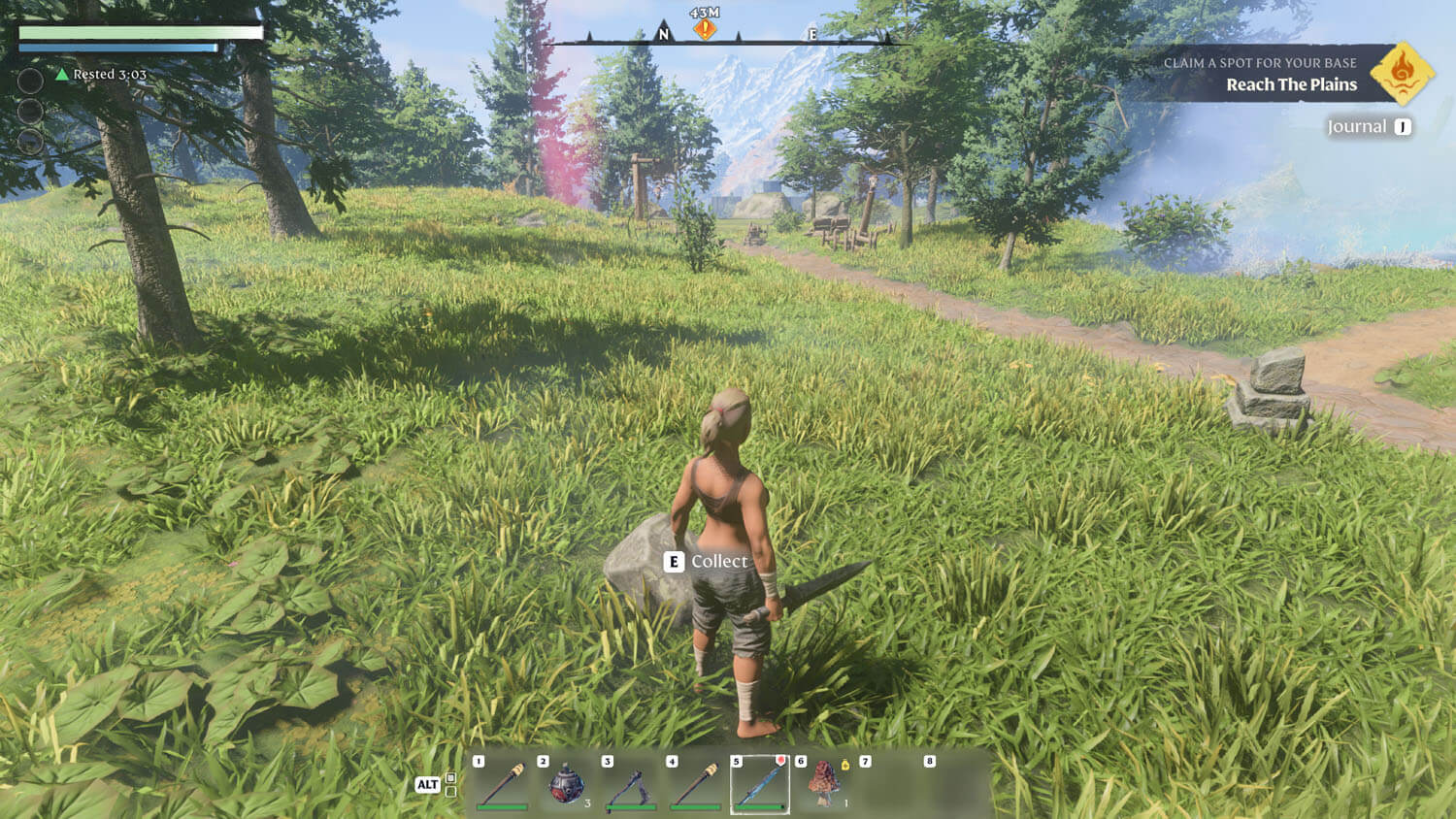This screenshot has height=819, width=1456.
Task: Select the bomb in hotbar slot 2
Action: [566, 784]
